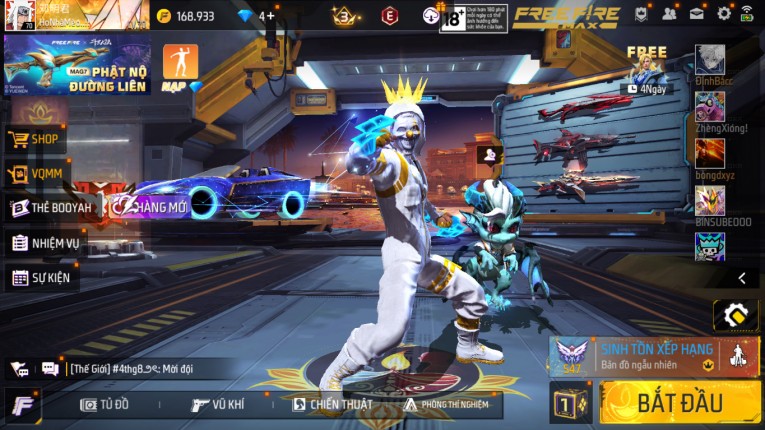This screenshot has height=430, width=765.
Task: Open Chiến Thuật tactics
Action: pos(332,404)
